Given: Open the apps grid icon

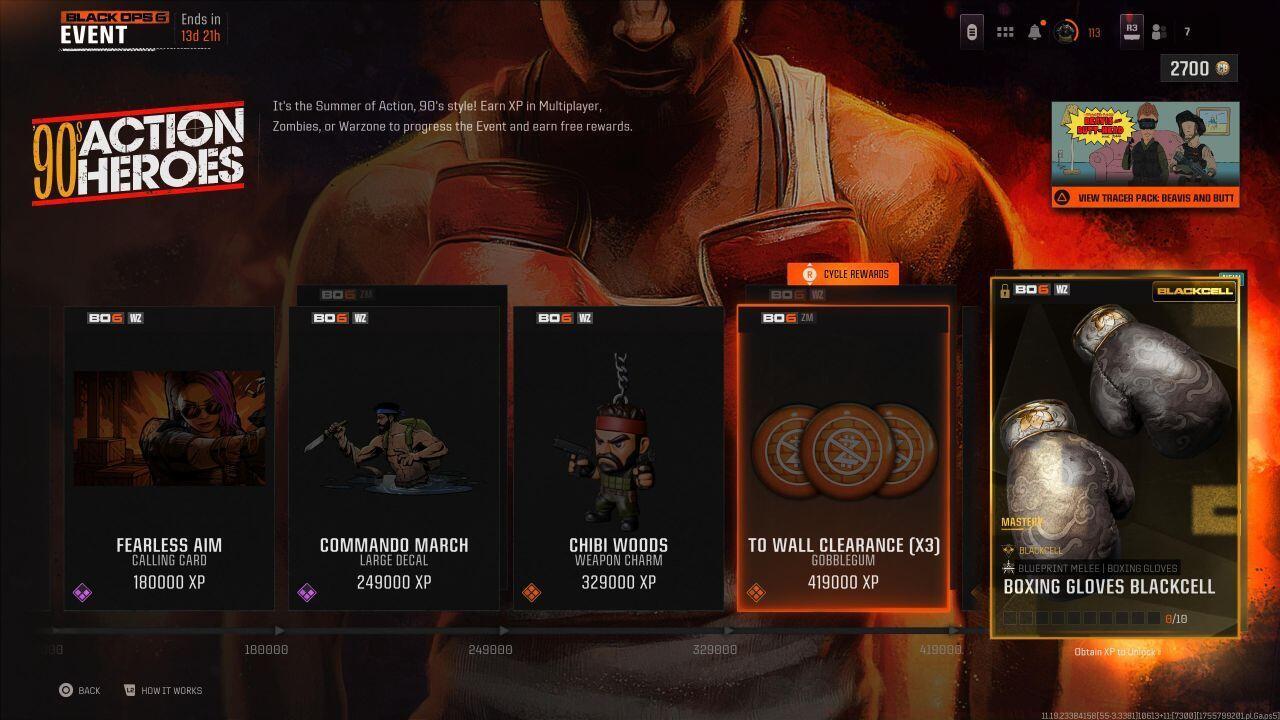Looking at the screenshot, I should [1005, 31].
